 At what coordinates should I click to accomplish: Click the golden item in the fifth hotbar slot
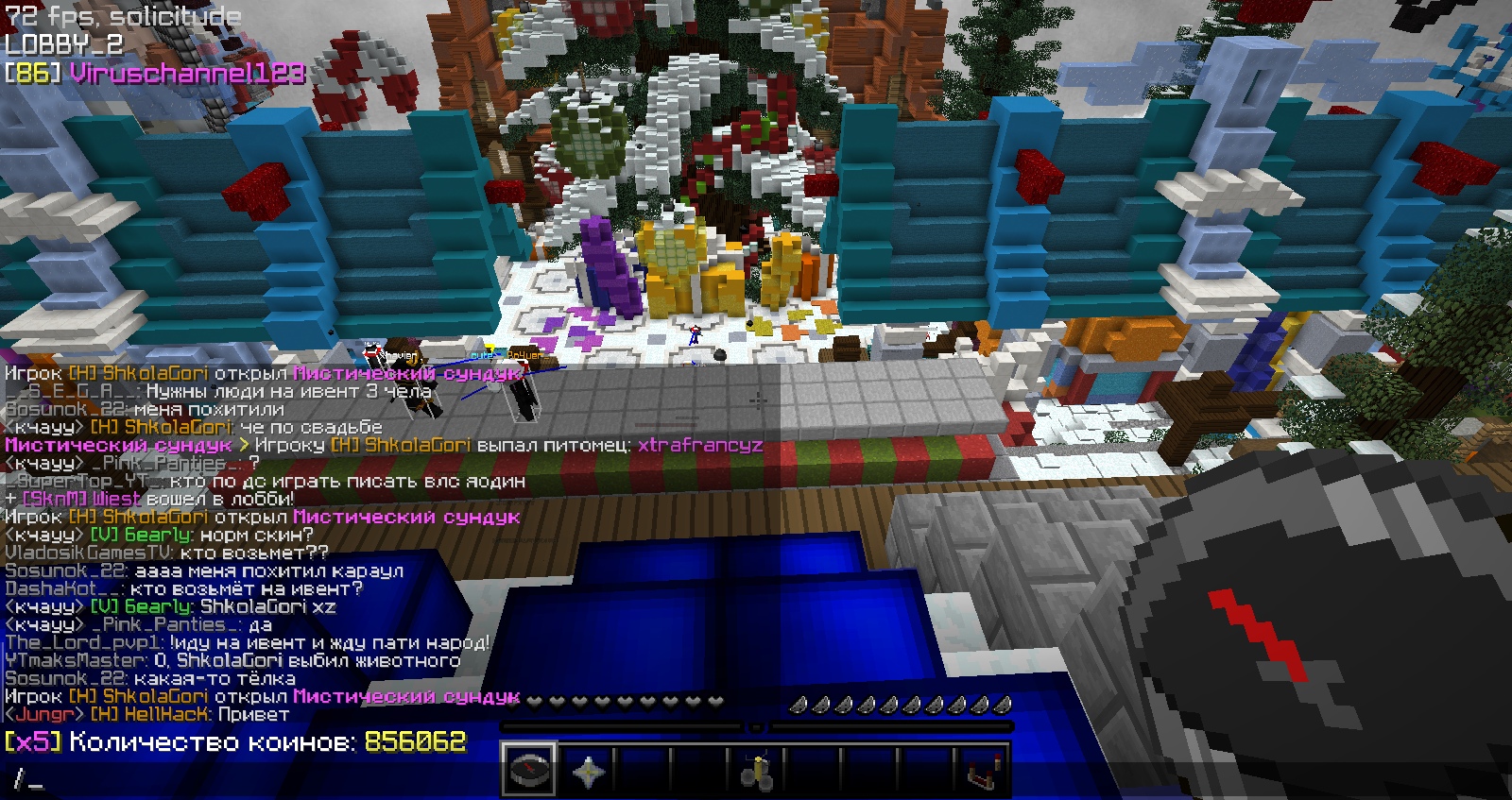click(x=758, y=770)
